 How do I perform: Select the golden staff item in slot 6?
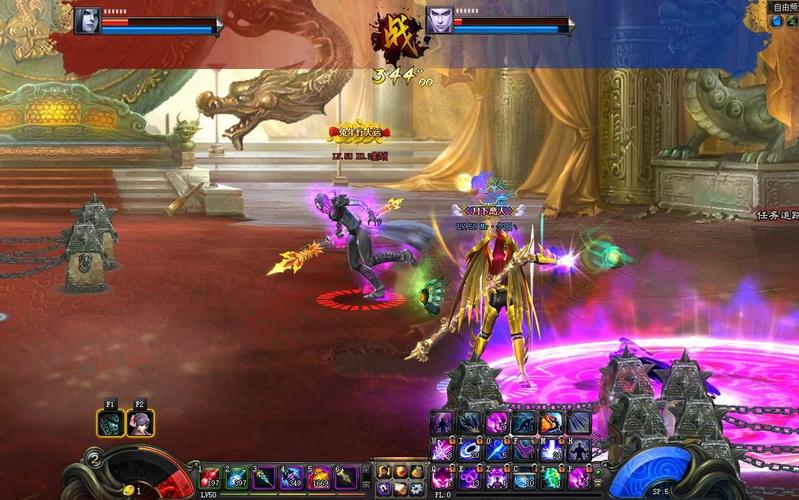[x=346, y=478]
